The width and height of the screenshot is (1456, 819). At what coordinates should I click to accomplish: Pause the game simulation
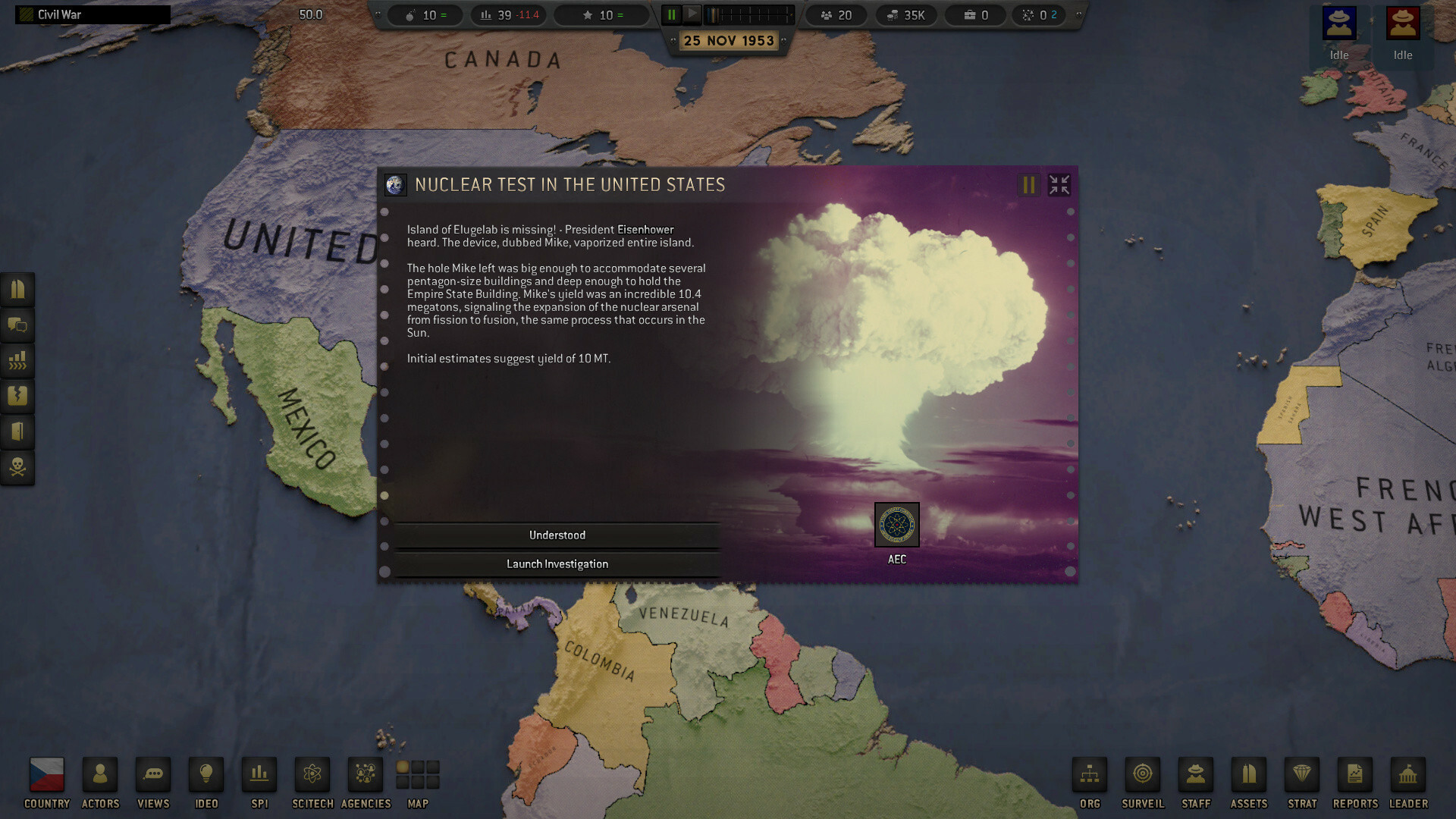671,13
